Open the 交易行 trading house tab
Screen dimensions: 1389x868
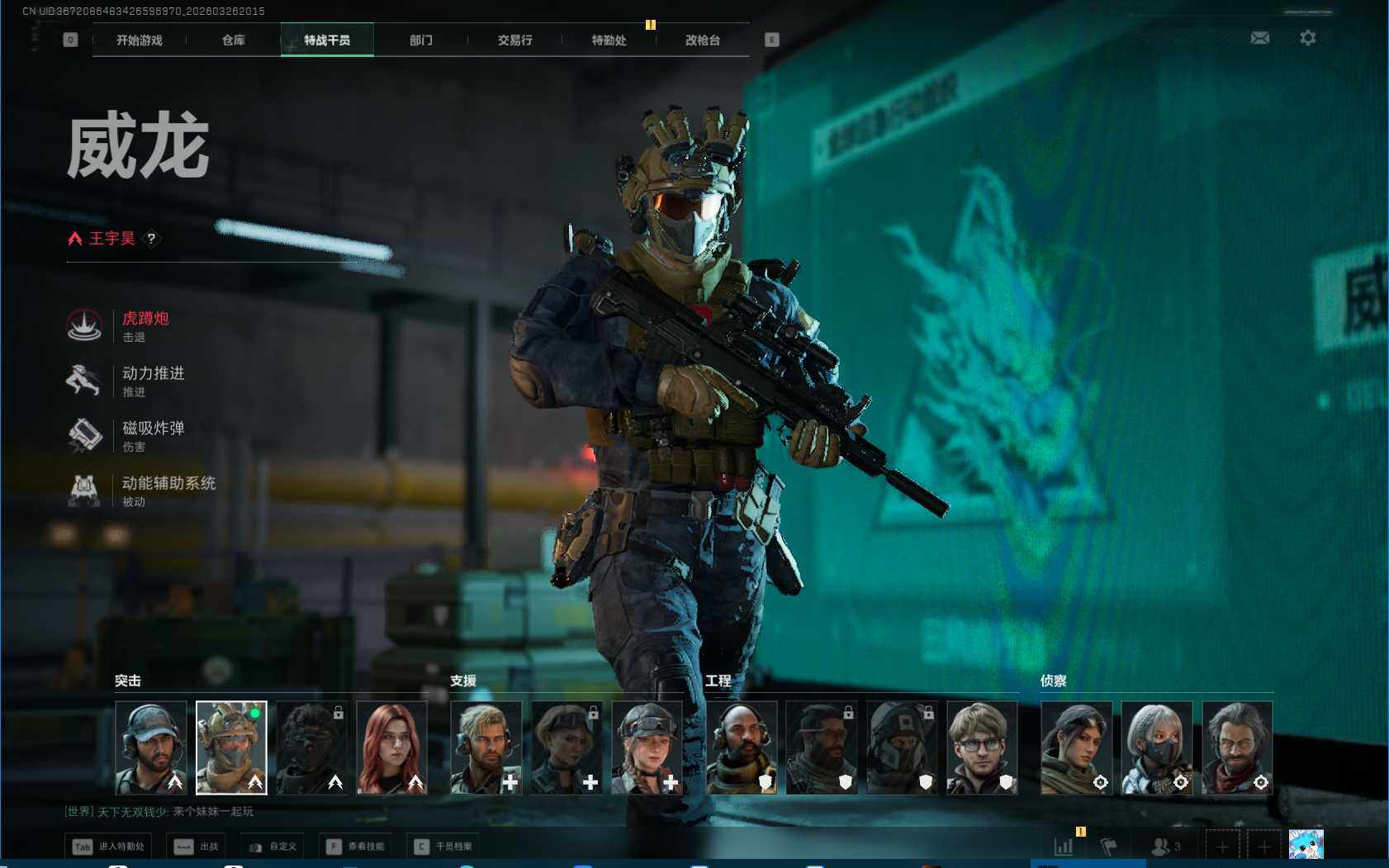(x=514, y=40)
